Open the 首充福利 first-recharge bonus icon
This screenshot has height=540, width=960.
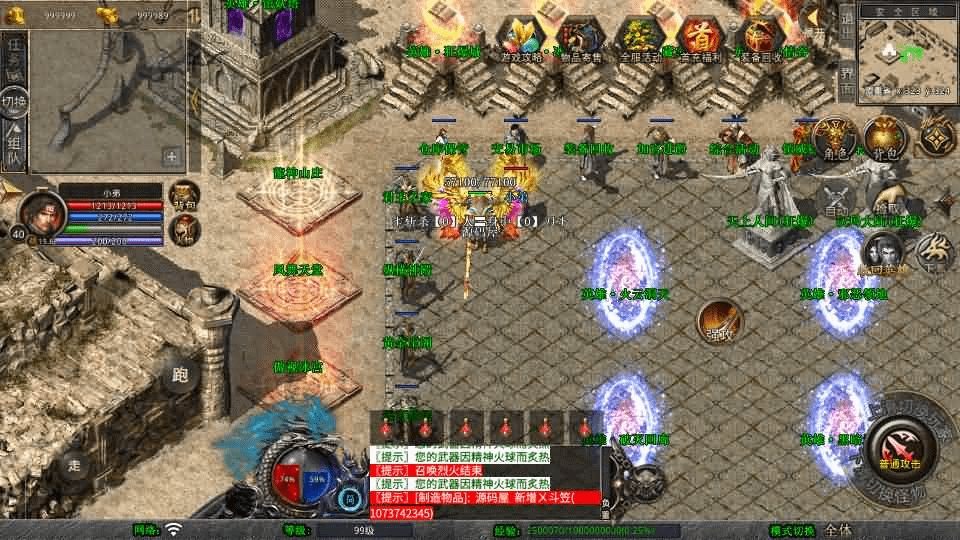pos(703,40)
